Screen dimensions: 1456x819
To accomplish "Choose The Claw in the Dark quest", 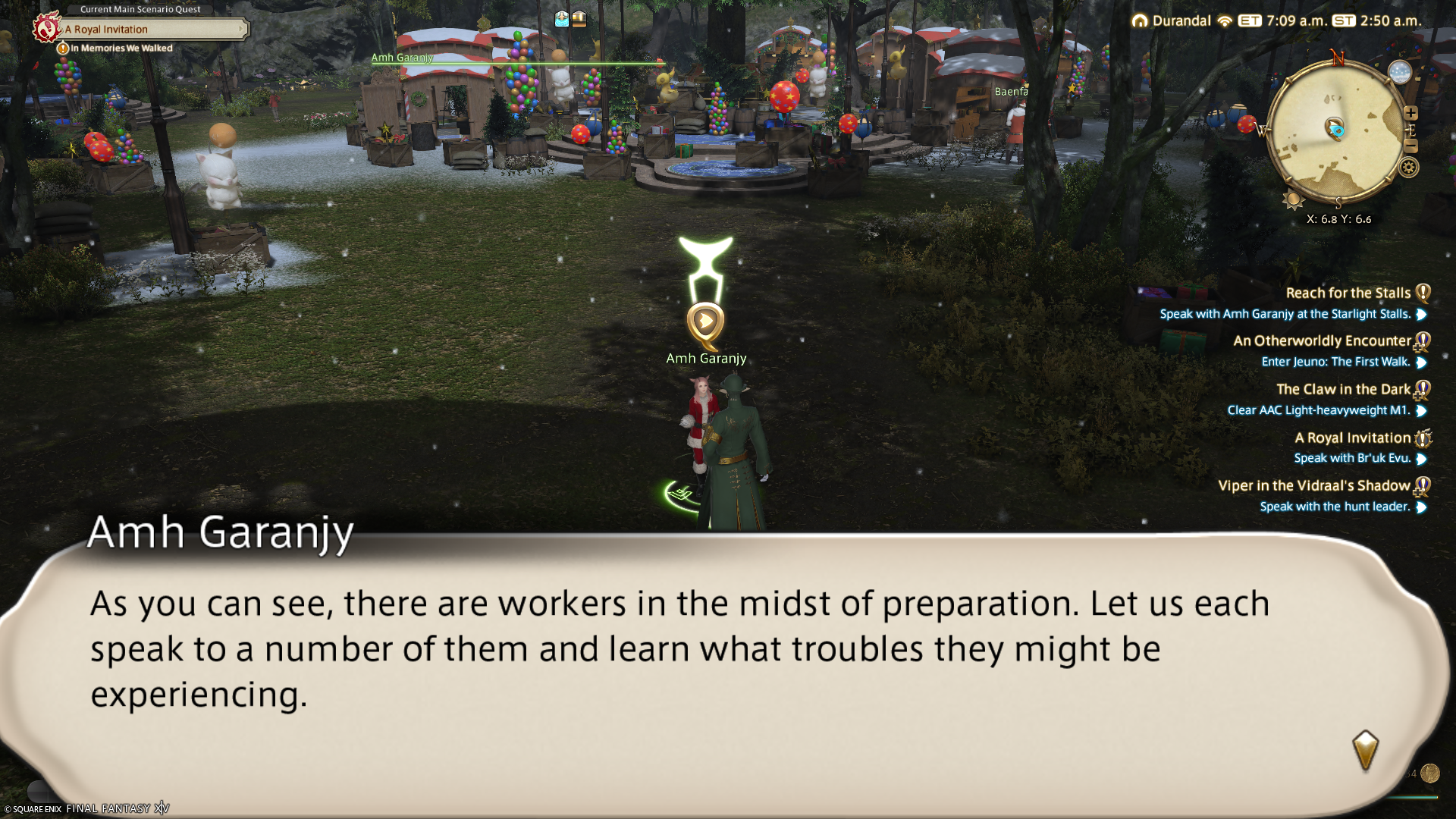I will coord(1343,390).
